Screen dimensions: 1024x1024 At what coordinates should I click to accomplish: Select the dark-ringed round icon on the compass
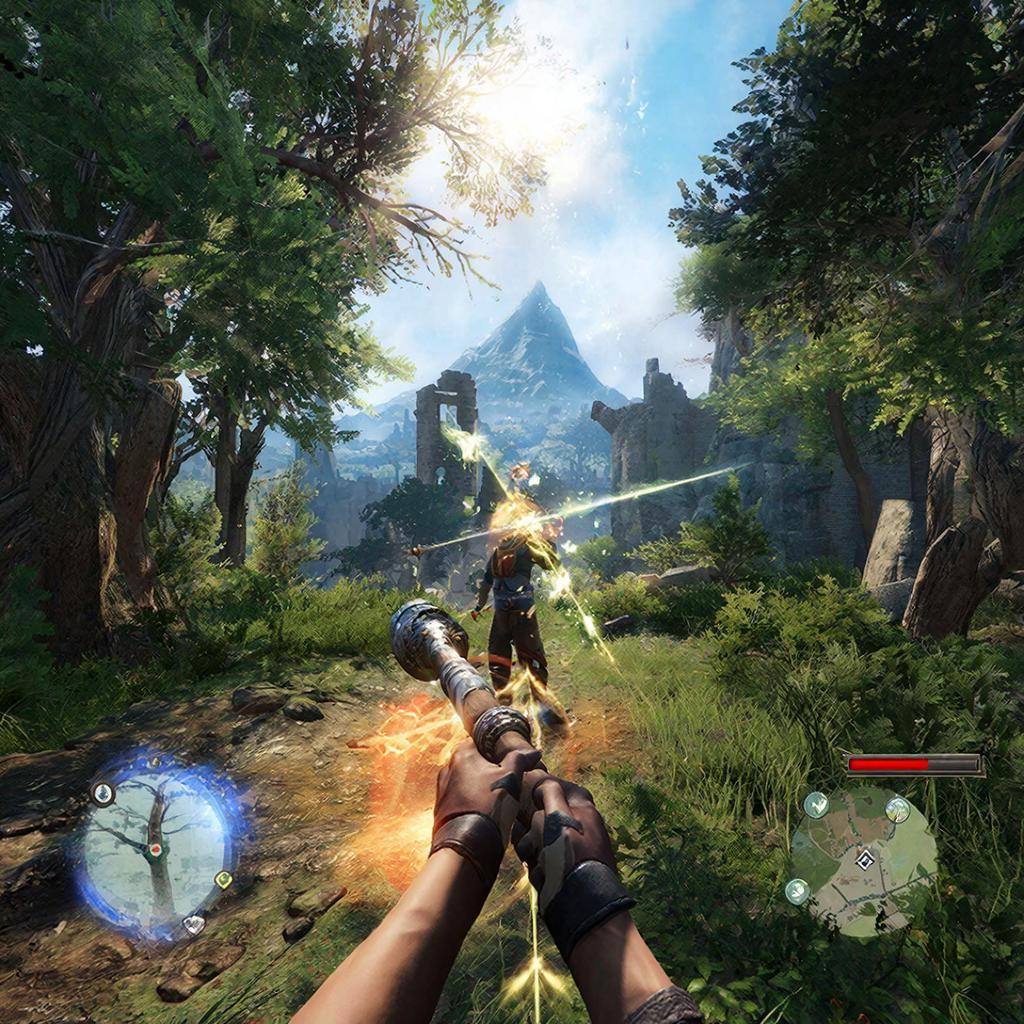[103, 794]
